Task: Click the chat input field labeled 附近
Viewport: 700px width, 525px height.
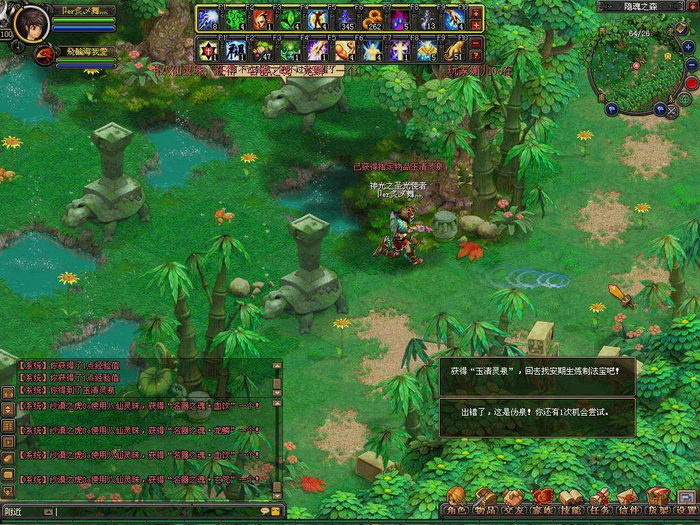Action: coord(150,512)
